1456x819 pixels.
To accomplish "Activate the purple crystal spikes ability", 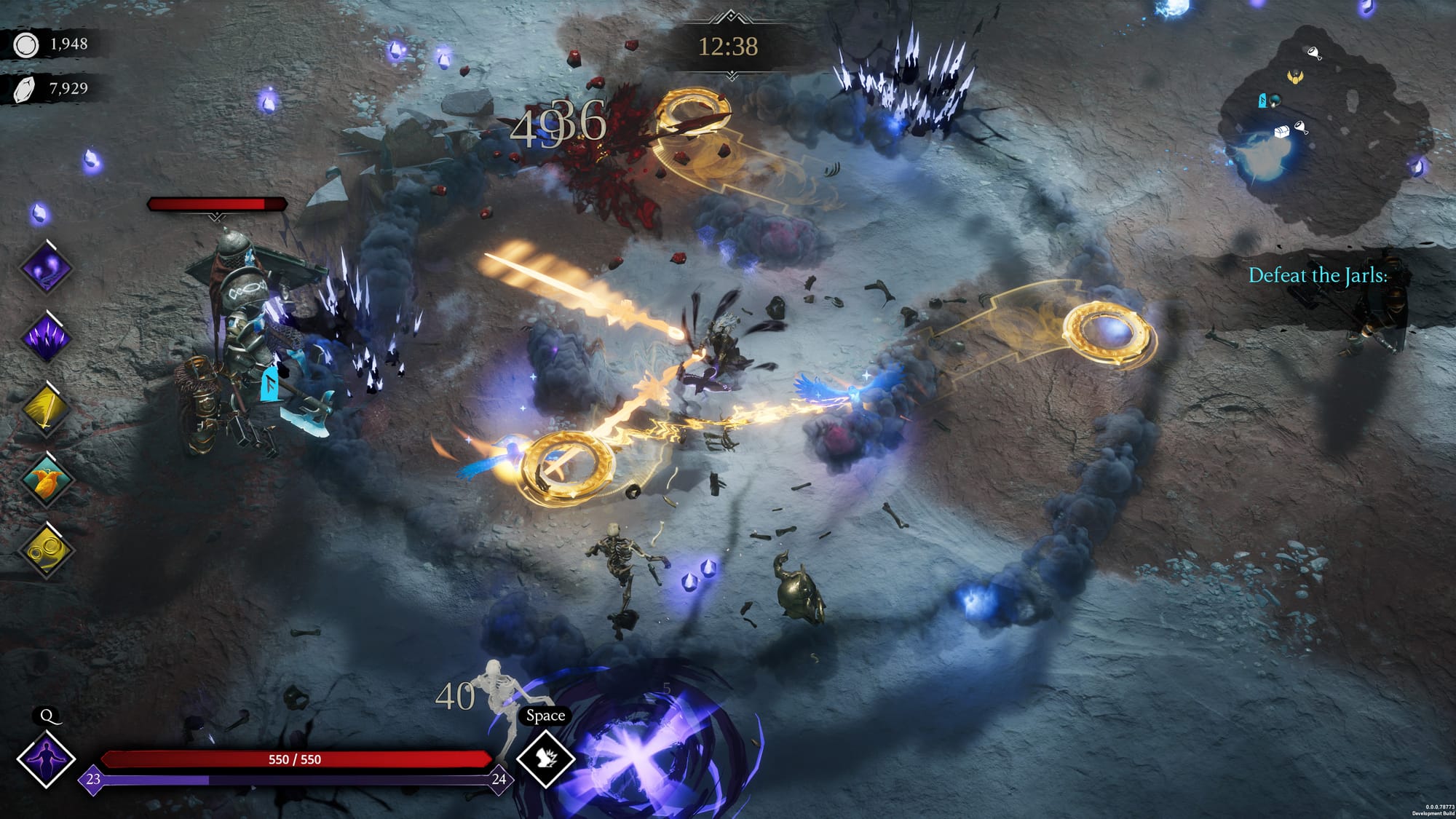I will click(46, 339).
